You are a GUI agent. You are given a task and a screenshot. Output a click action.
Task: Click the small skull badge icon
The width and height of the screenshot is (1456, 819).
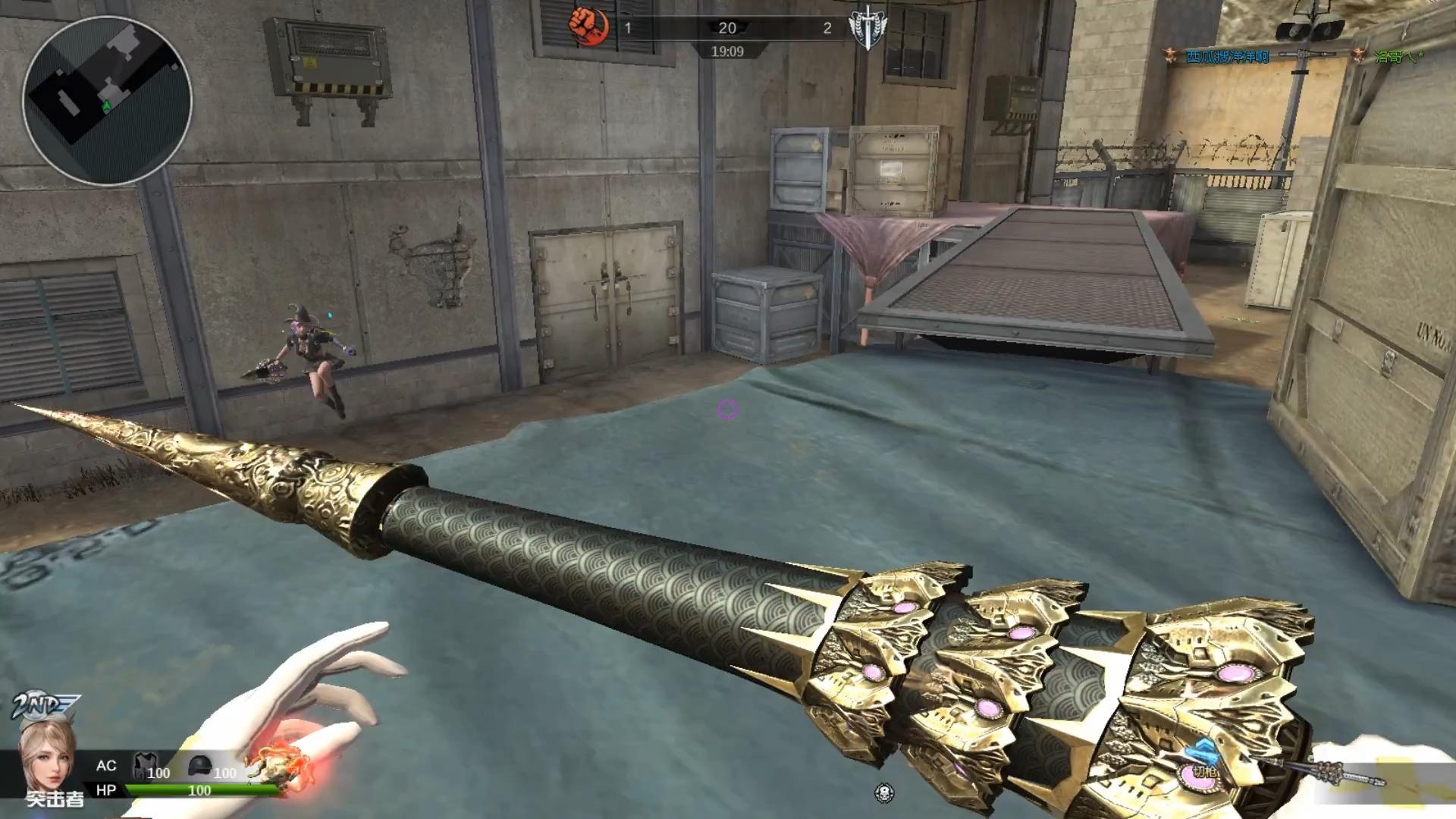[x=883, y=793]
